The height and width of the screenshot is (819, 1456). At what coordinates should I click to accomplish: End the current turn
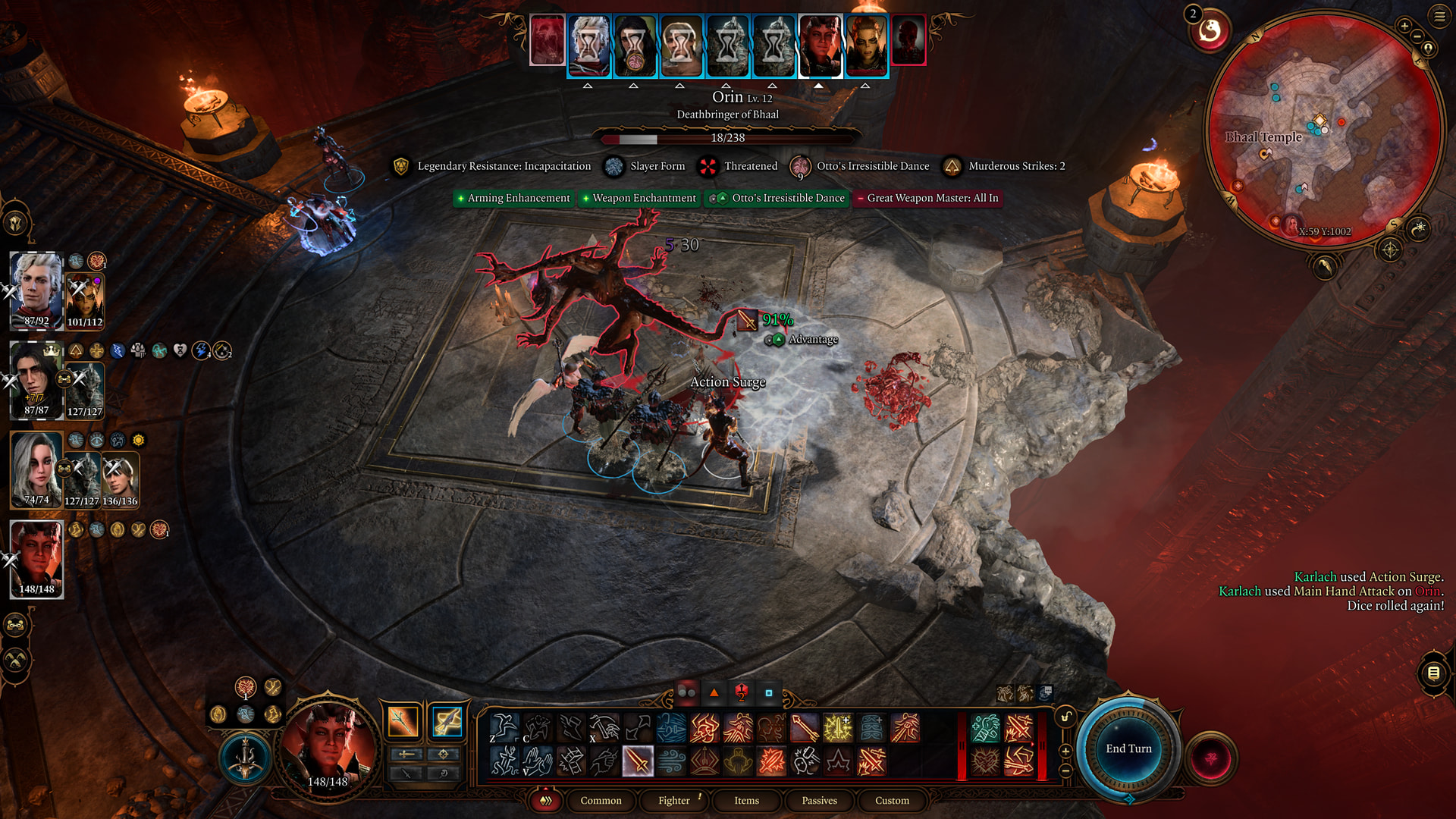[x=1128, y=748]
